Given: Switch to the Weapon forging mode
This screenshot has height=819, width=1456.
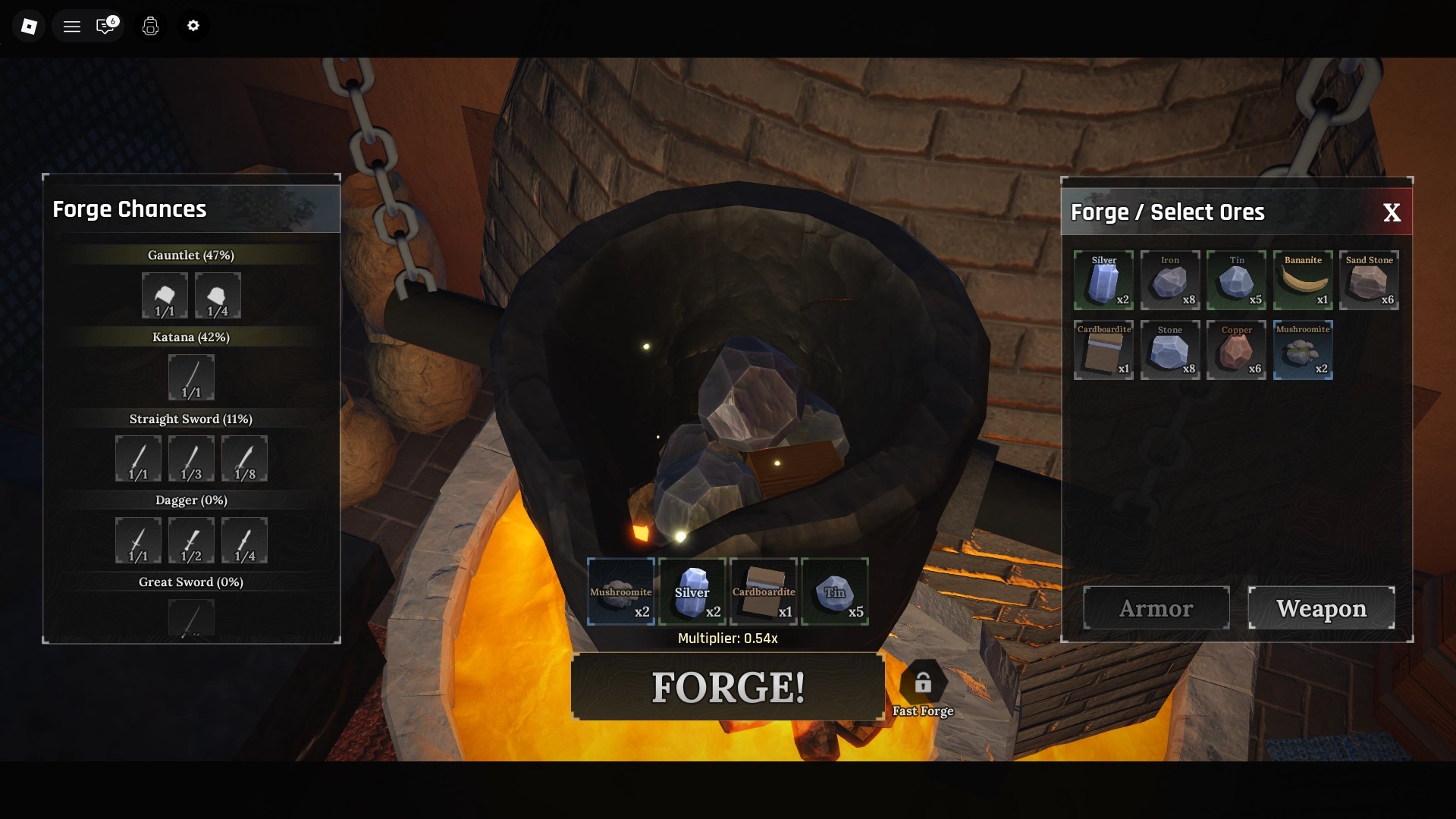Looking at the screenshot, I should 1321,607.
